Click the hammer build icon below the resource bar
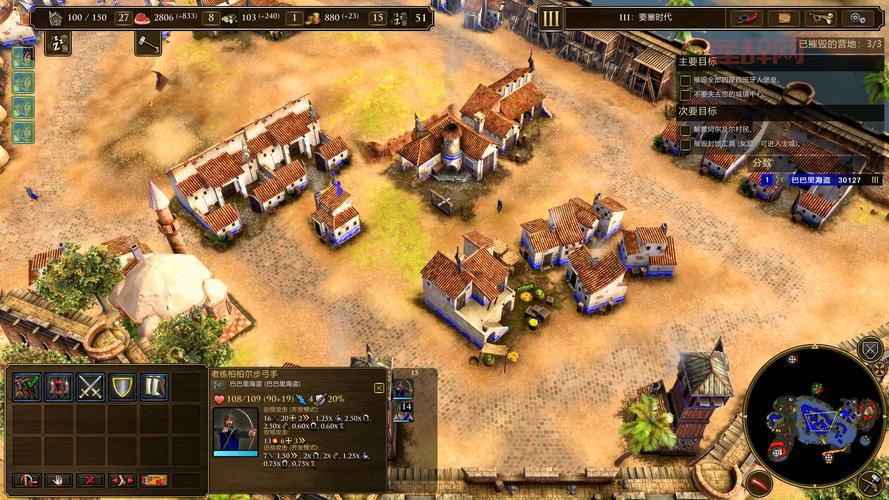This screenshot has height=500, width=889. pos(148,42)
